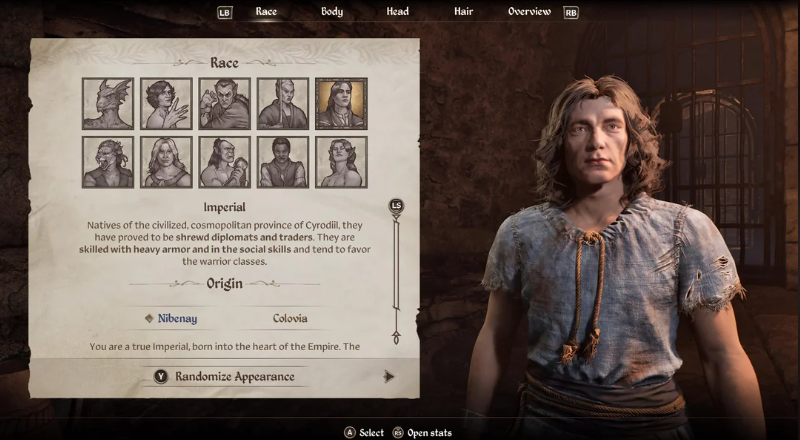800x440 pixels.
Task: Choose the highlighted Imperial race portrait
Action: click(341, 104)
